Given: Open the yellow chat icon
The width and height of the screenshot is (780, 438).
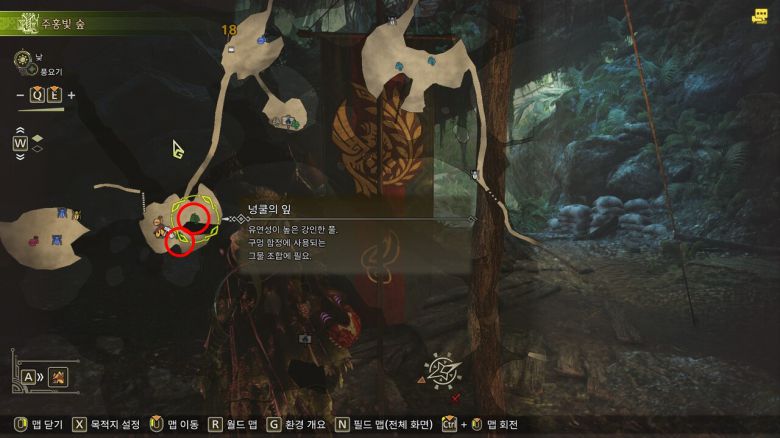Looking at the screenshot, I should tap(760, 16).
